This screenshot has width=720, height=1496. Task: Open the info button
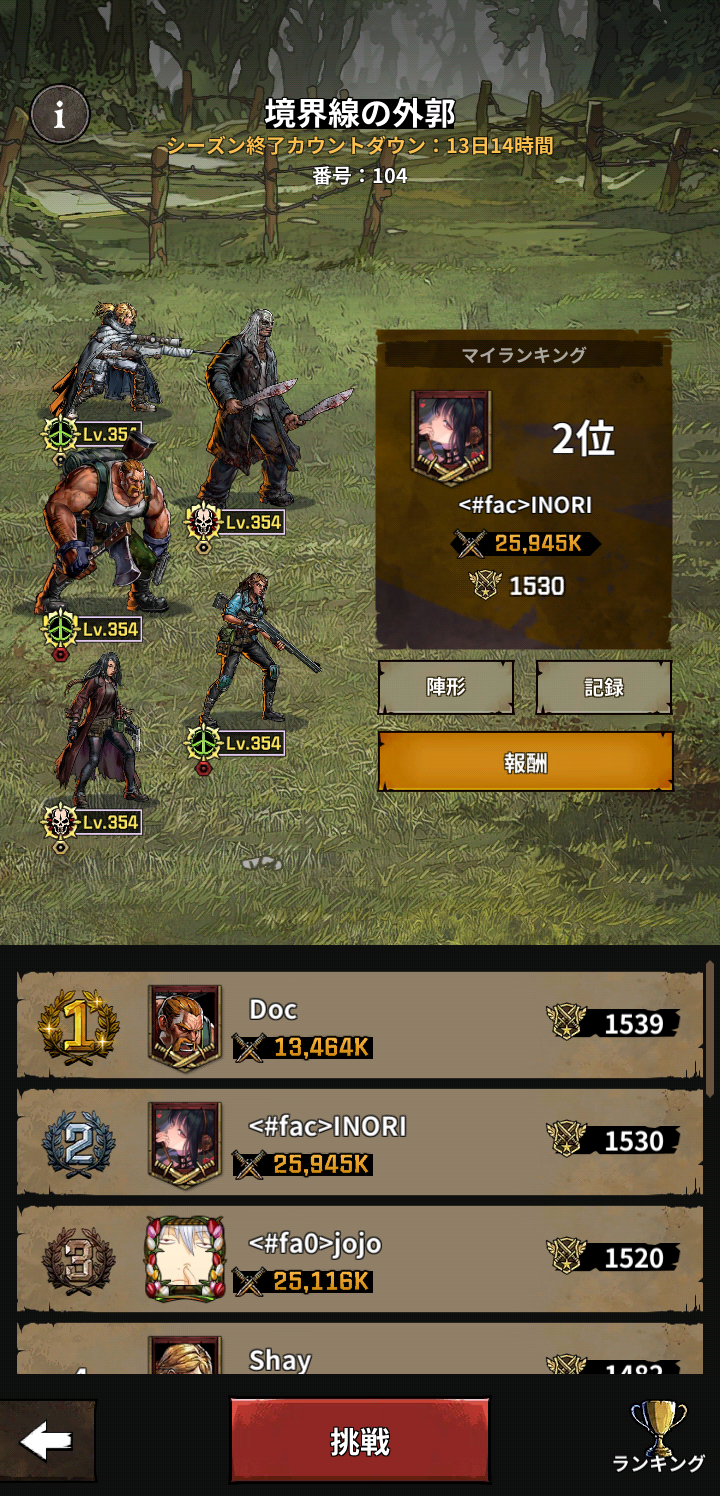click(59, 115)
